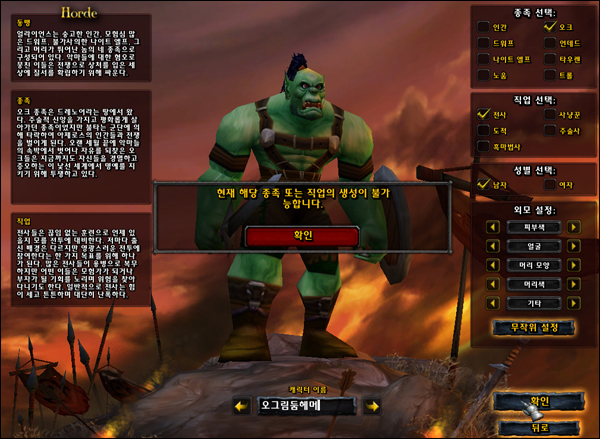Click the character name field 오그림둠헤머

pyautogui.click(x=303, y=406)
